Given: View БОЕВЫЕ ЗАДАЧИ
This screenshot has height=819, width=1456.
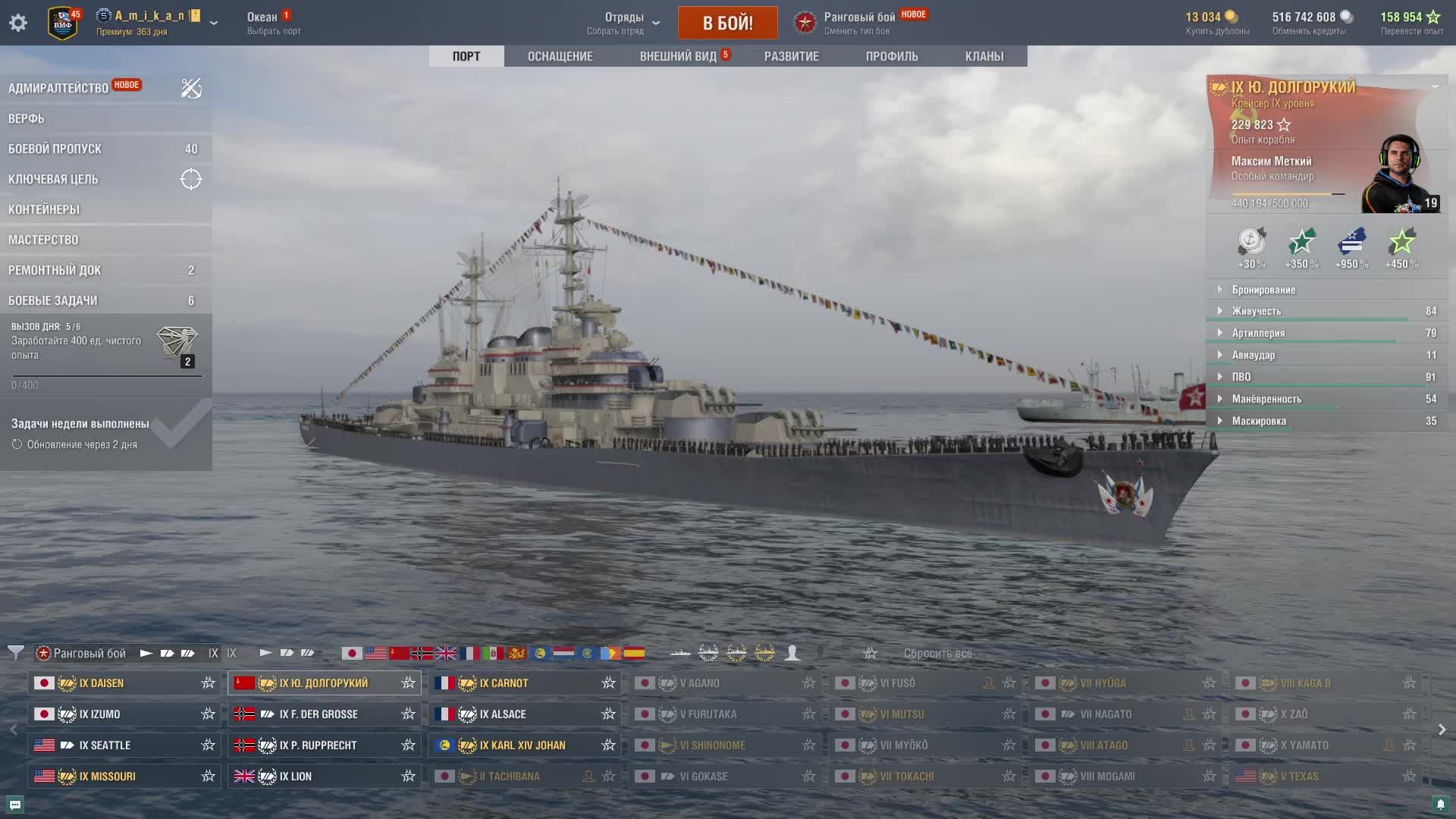Looking at the screenshot, I should 53,300.
